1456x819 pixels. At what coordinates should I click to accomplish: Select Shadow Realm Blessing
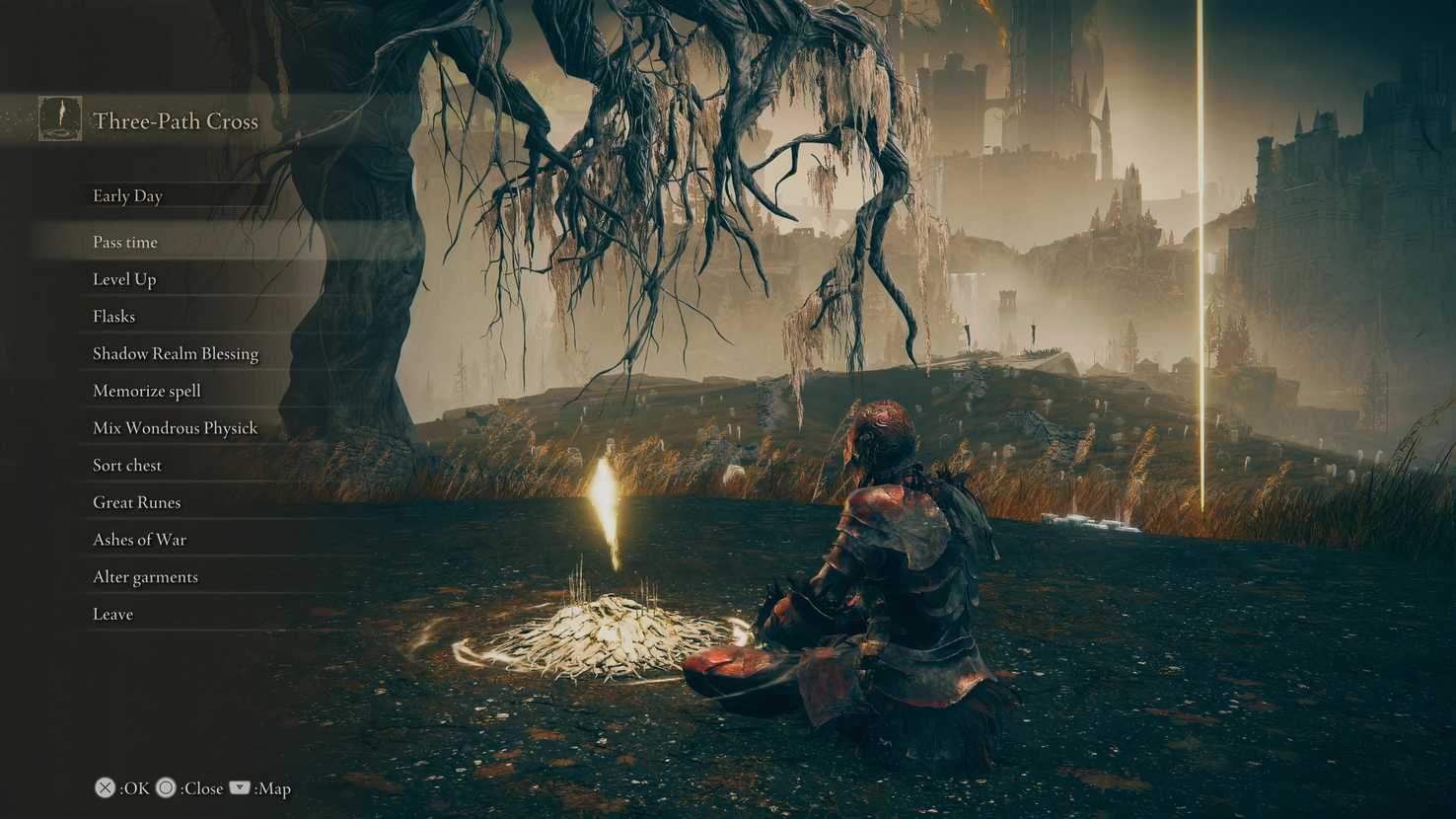tap(176, 353)
